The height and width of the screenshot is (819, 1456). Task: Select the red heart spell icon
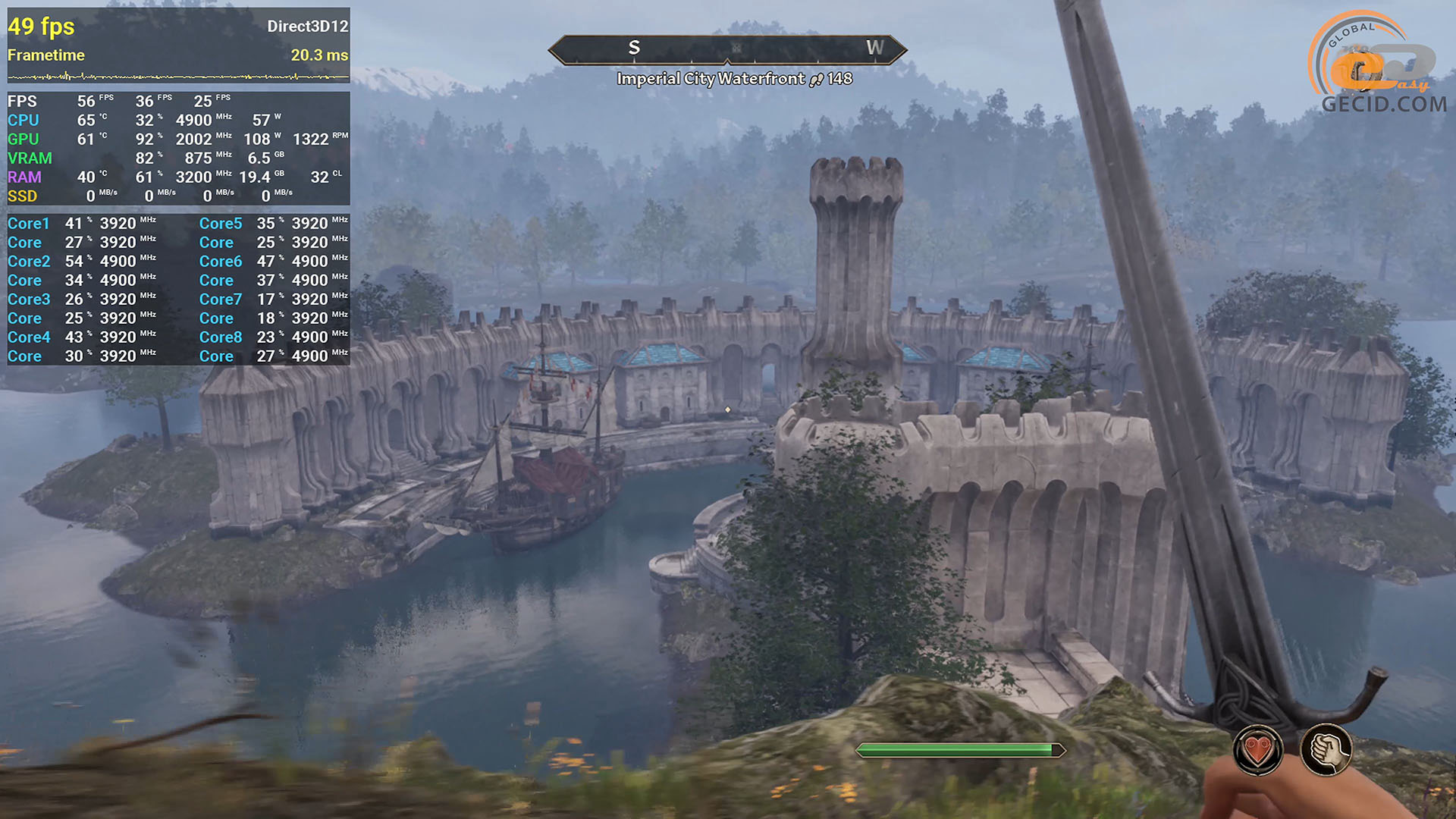click(1257, 750)
